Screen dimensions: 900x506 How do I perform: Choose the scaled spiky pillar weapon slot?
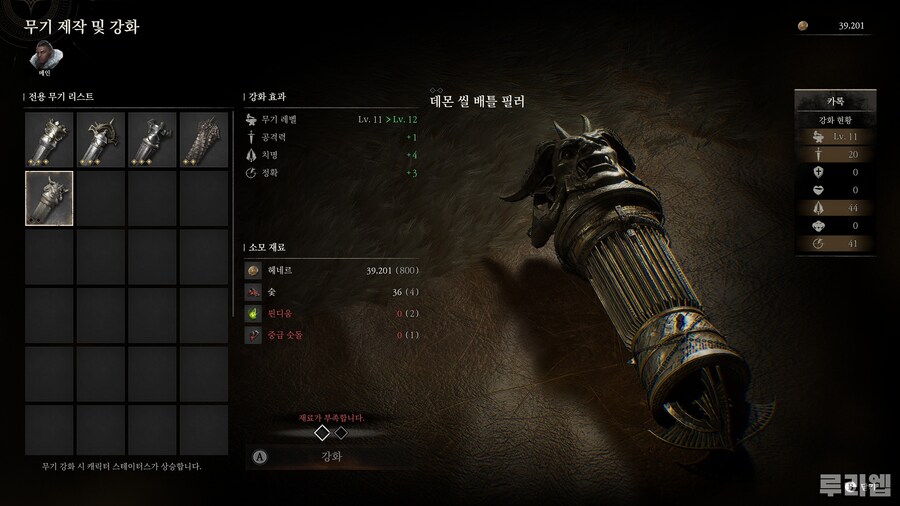coord(205,139)
